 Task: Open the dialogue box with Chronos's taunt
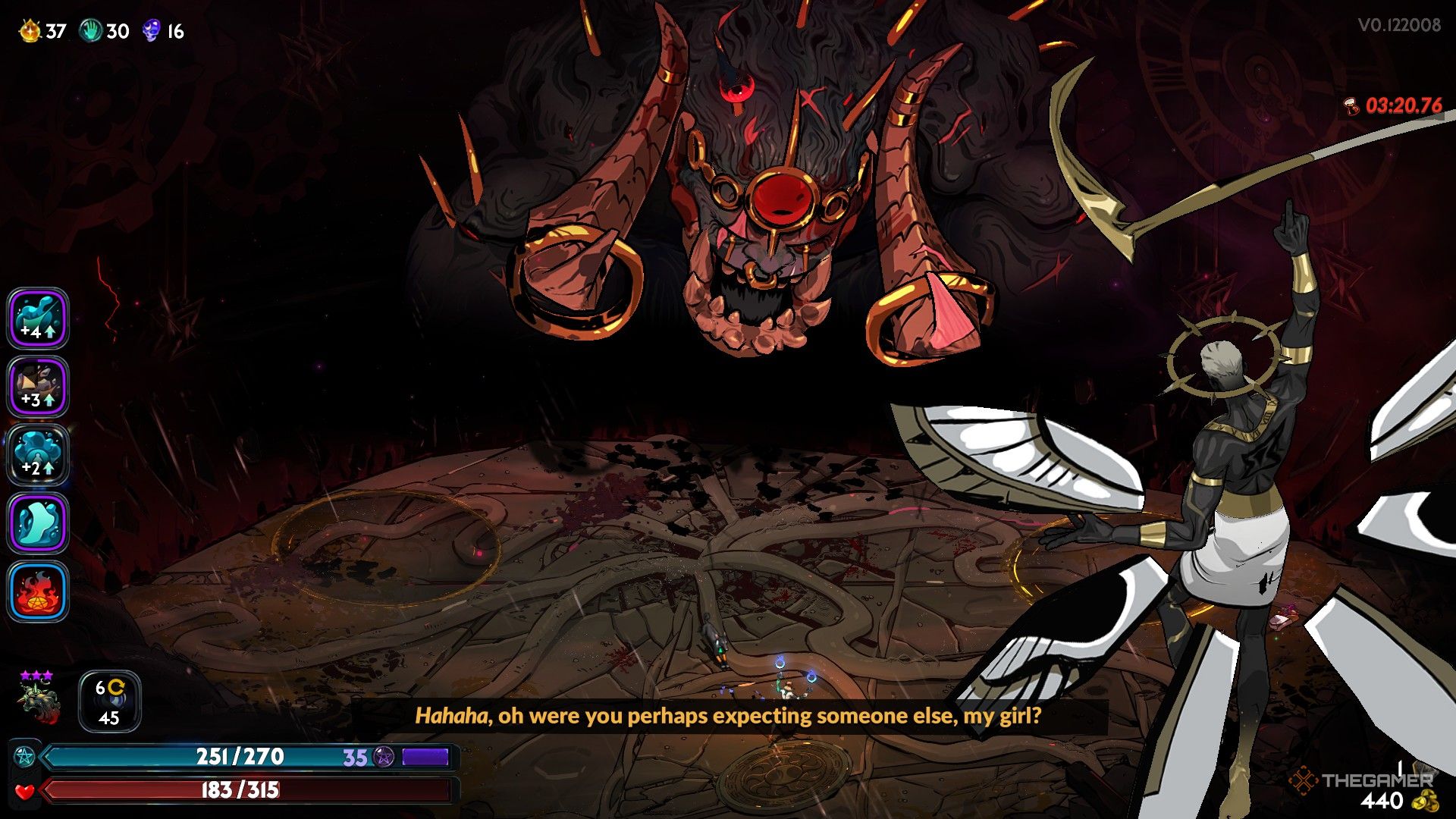728,715
